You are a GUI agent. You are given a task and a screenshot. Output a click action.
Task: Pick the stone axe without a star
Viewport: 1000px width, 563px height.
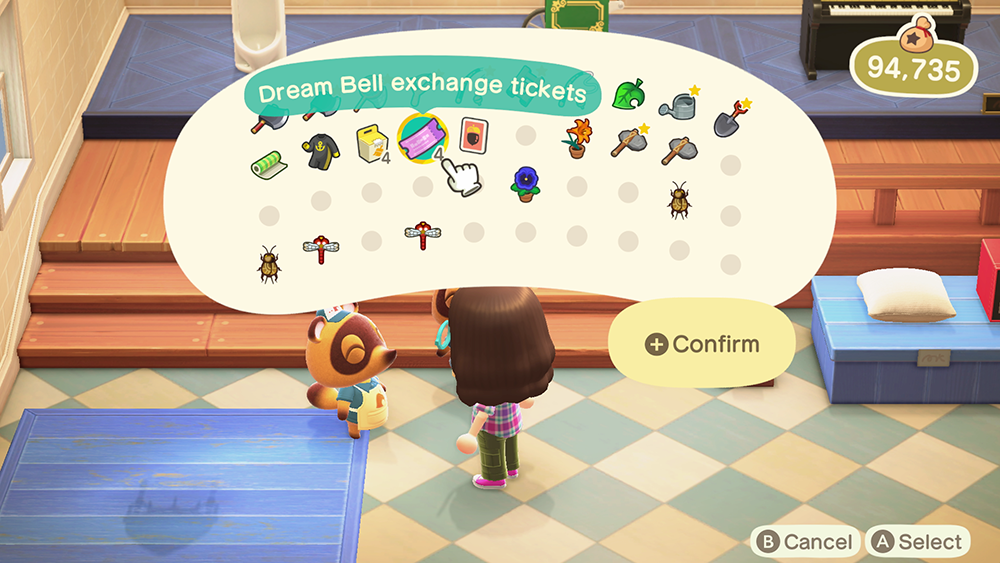coord(678,149)
